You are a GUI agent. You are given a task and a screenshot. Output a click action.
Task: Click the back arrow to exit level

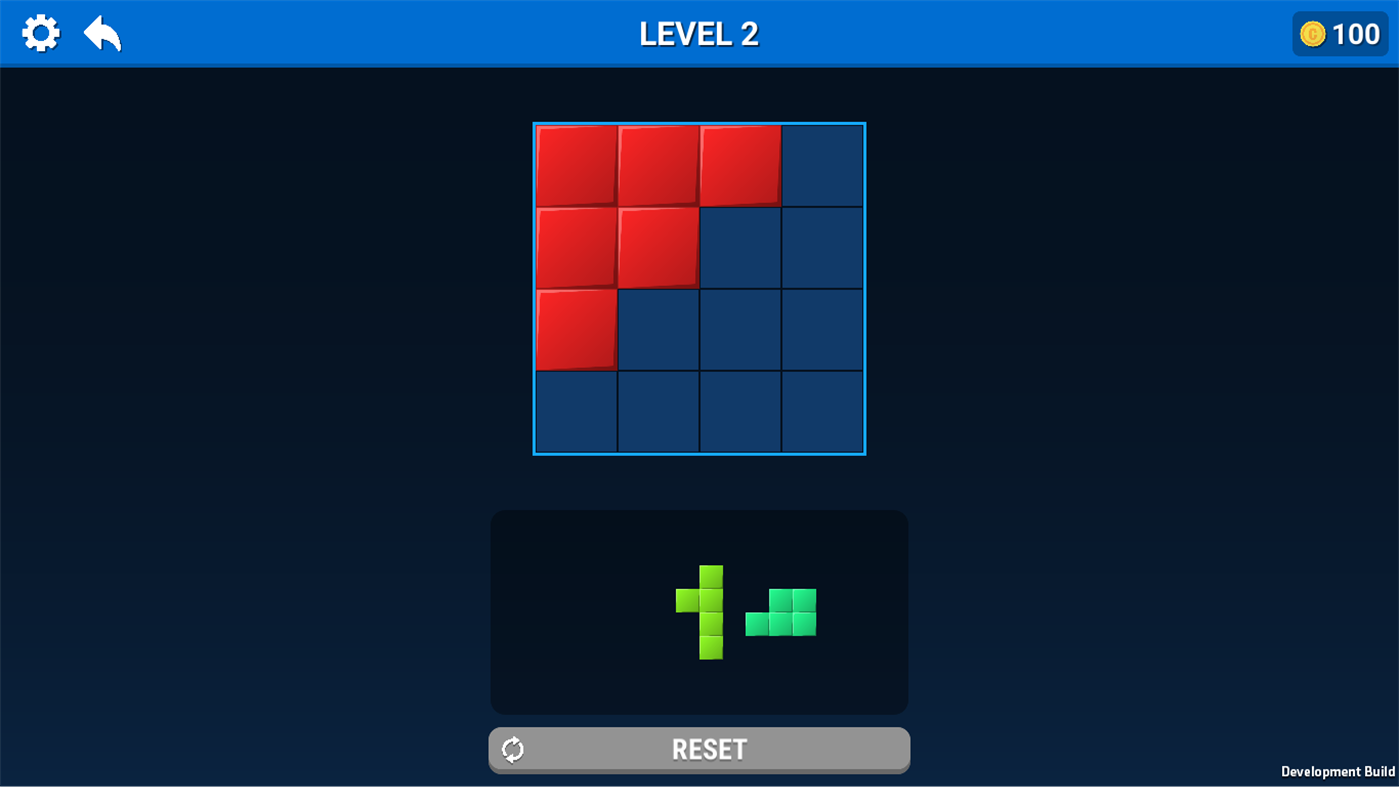pyautogui.click(x=103, y=32)
